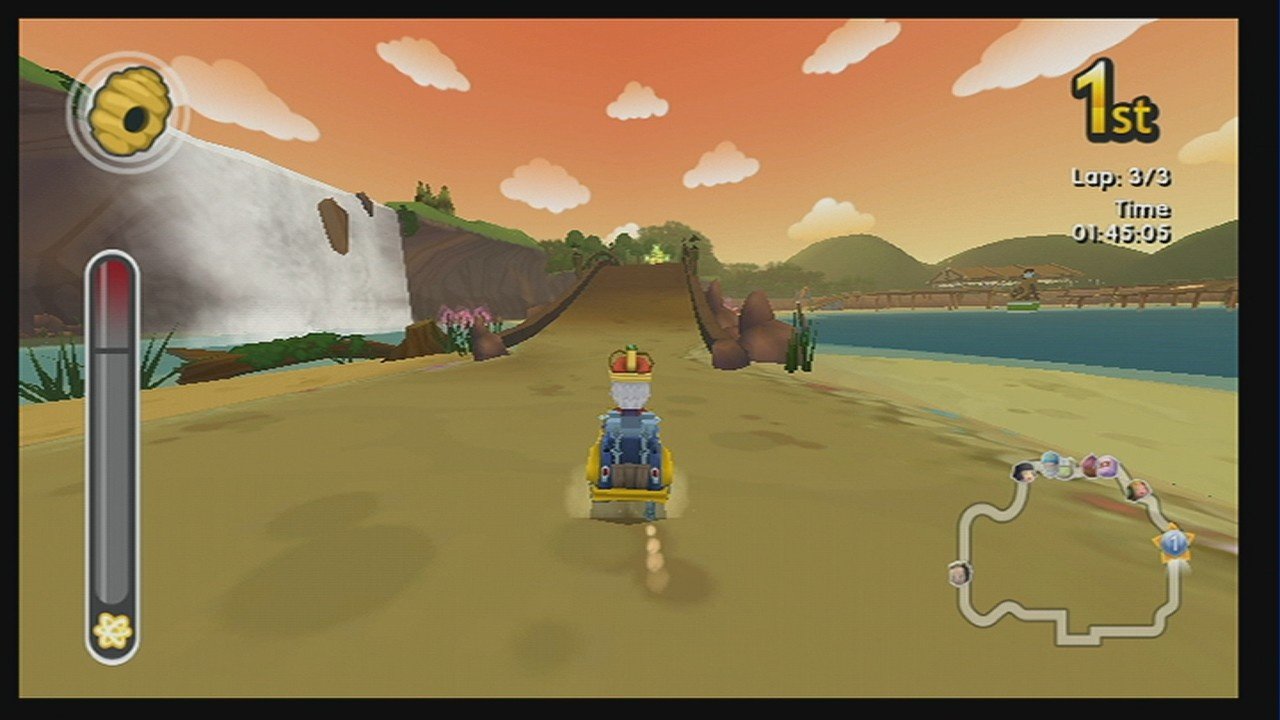The height and width of the screenshot is (720, 1280).
Task: Select the blonde racer head icon on the minimap
Action: coord(1138,489)
